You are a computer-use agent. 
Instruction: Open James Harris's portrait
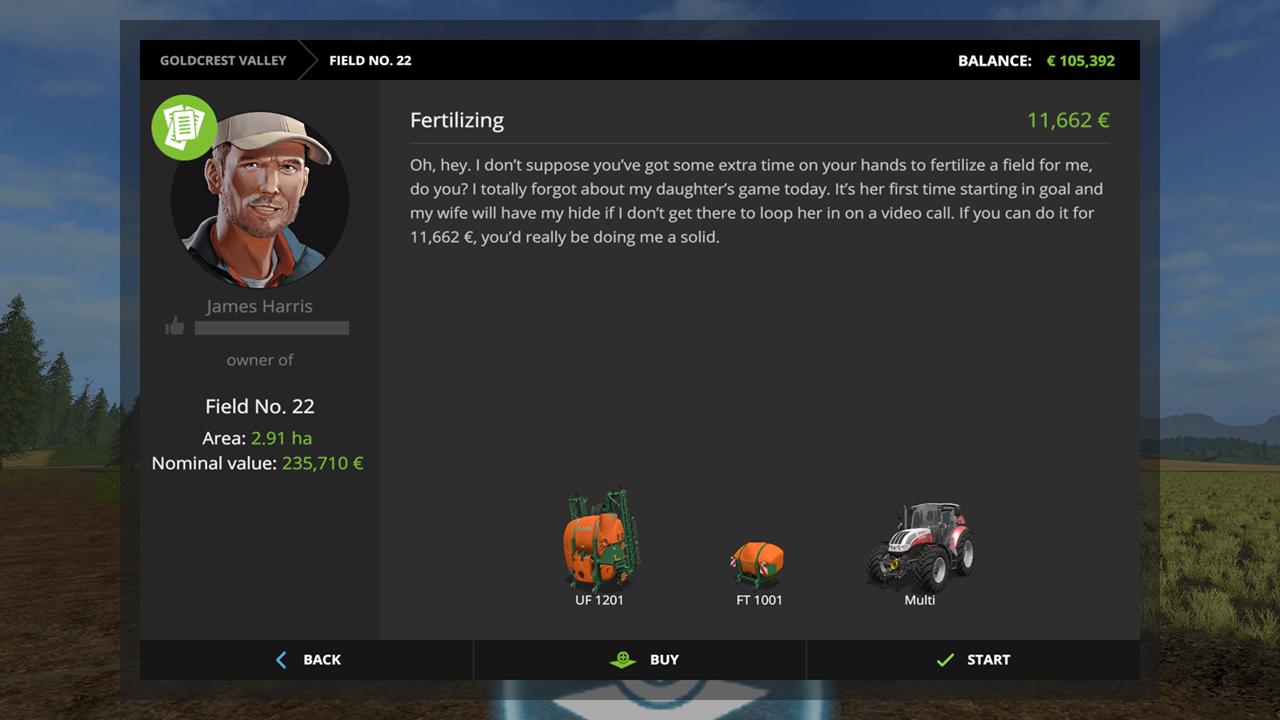pos(260,200)
